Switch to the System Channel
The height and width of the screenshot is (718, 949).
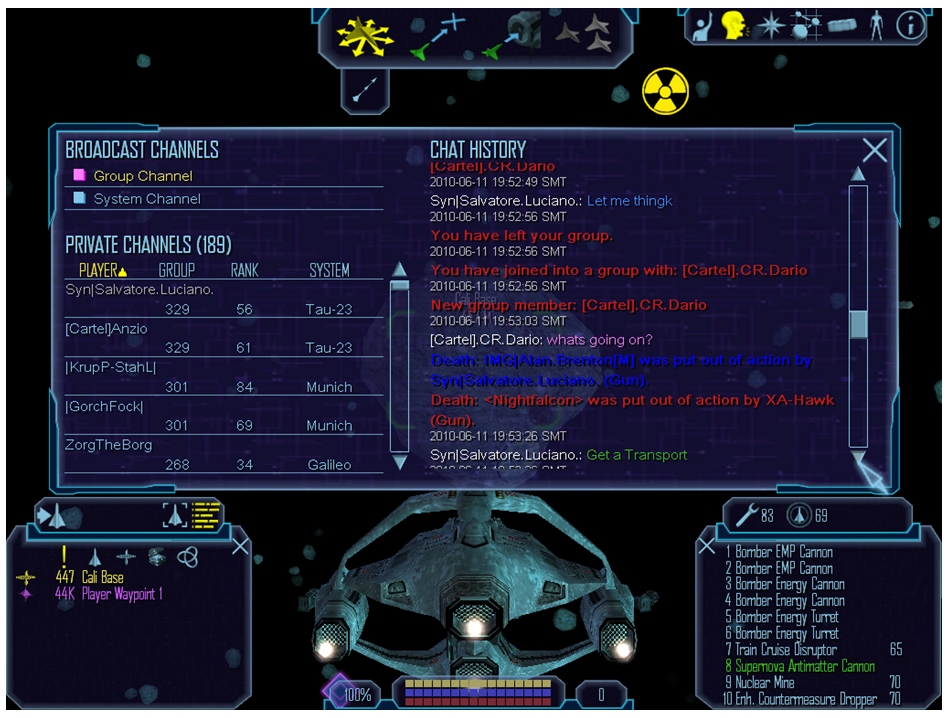click(x=146, y=199)
